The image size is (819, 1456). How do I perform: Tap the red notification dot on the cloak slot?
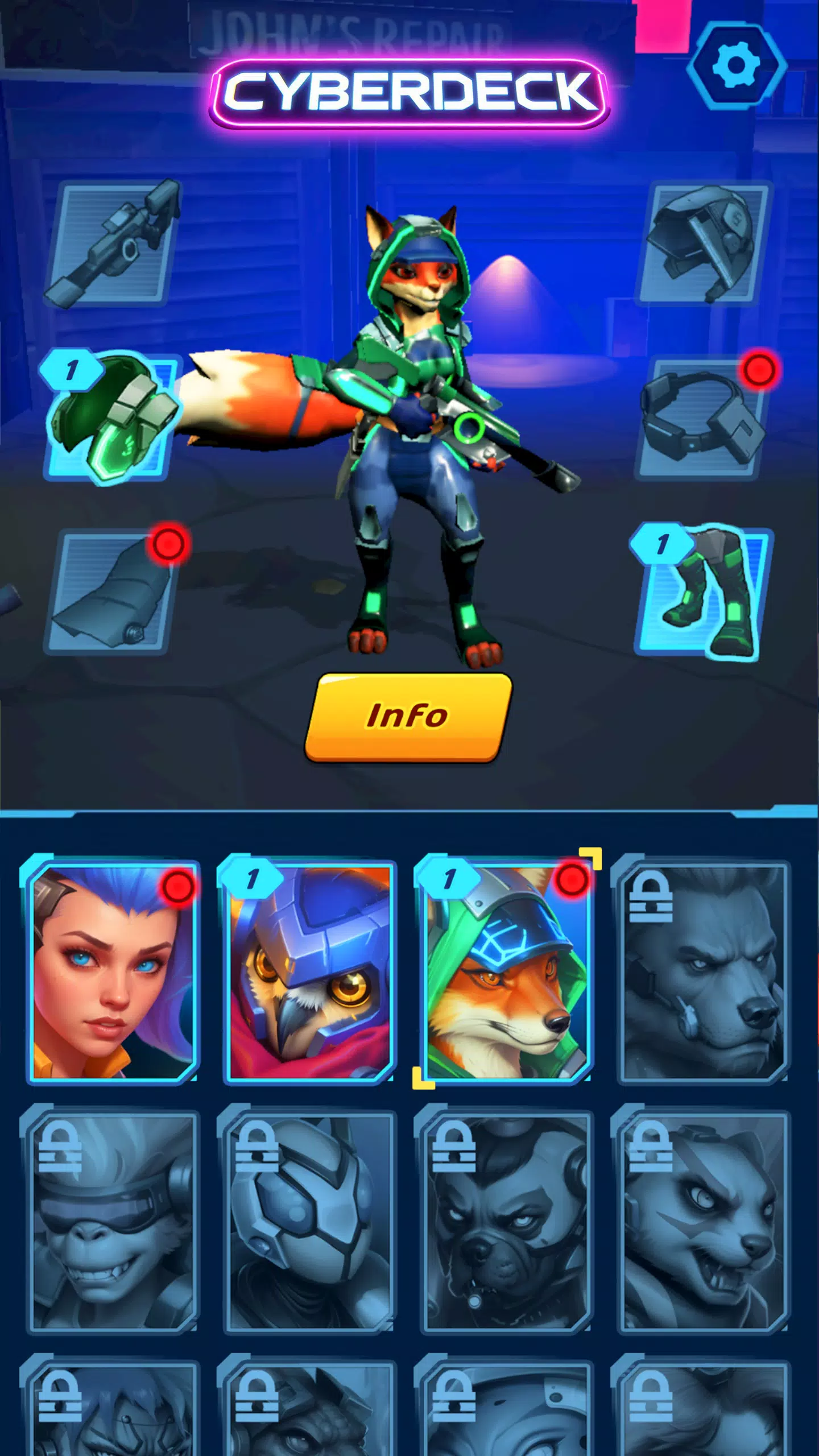coord(168,543)
